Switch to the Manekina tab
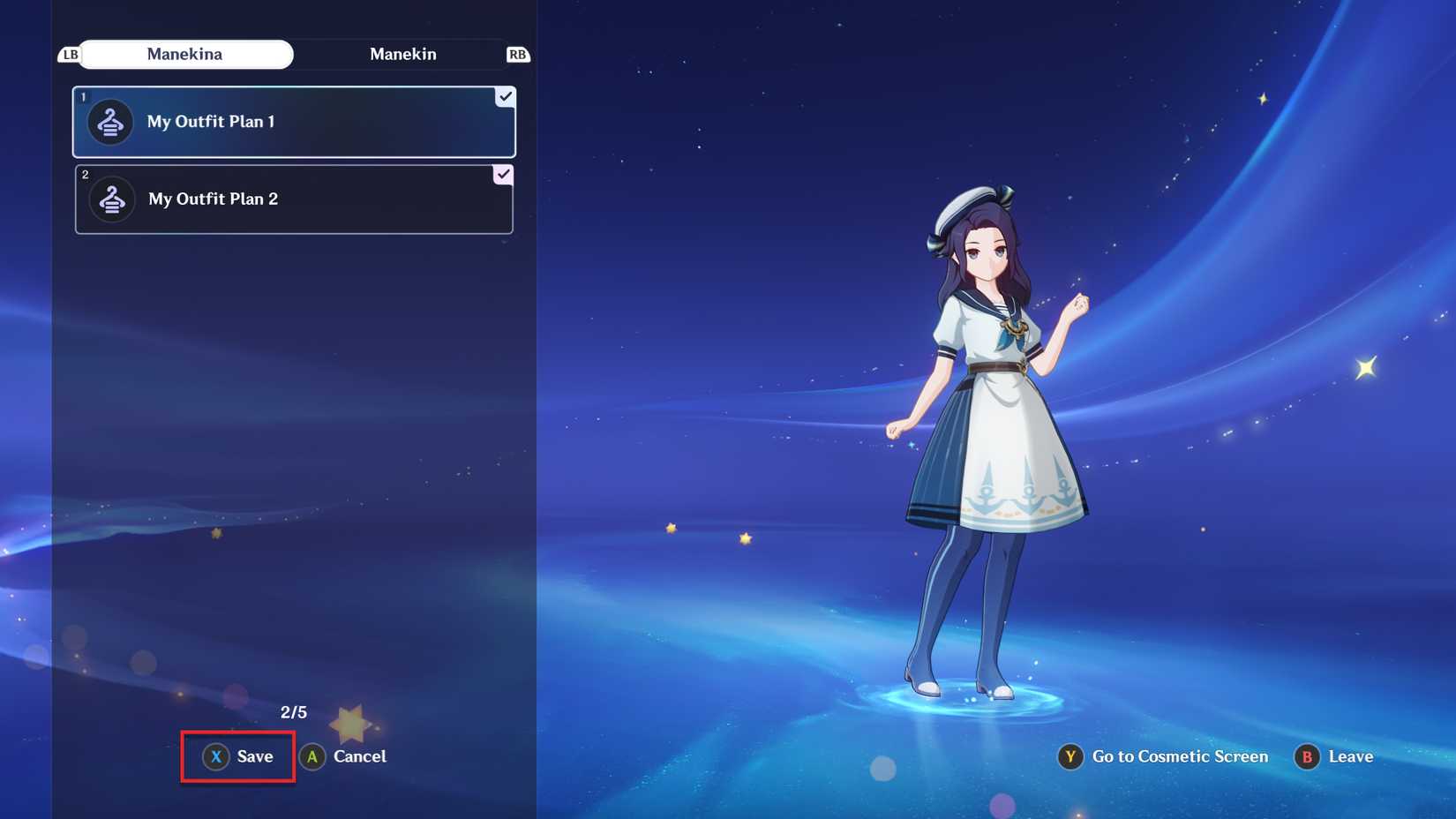The image size is (1456, 819). 186,54
